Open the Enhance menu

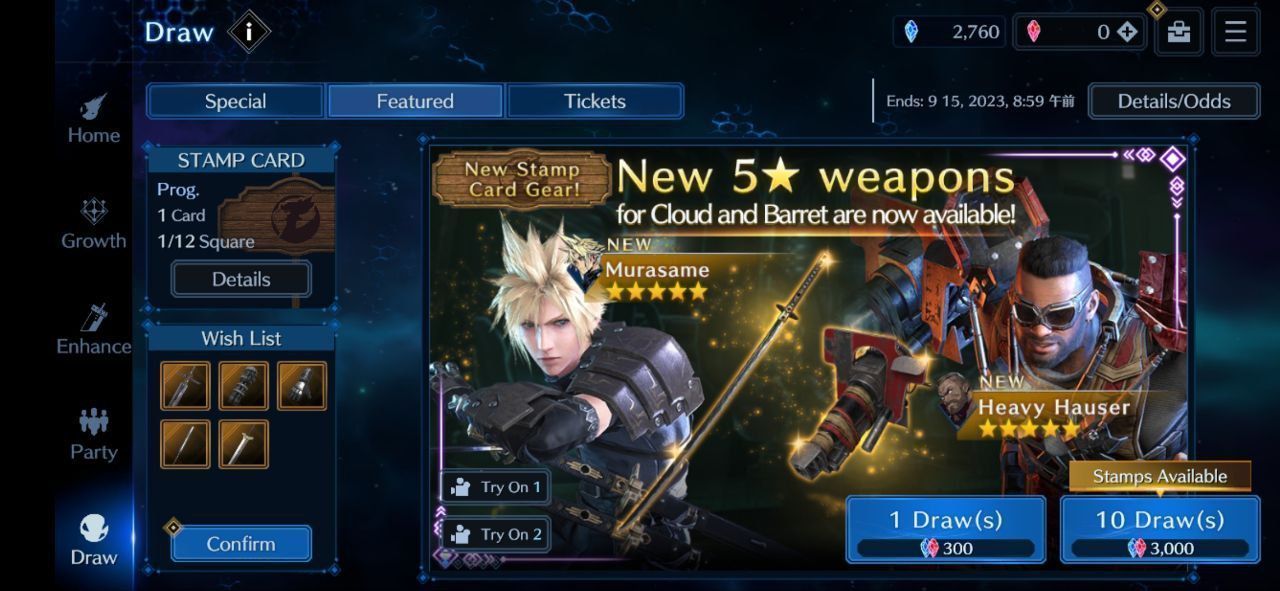[x=94, y=331]
